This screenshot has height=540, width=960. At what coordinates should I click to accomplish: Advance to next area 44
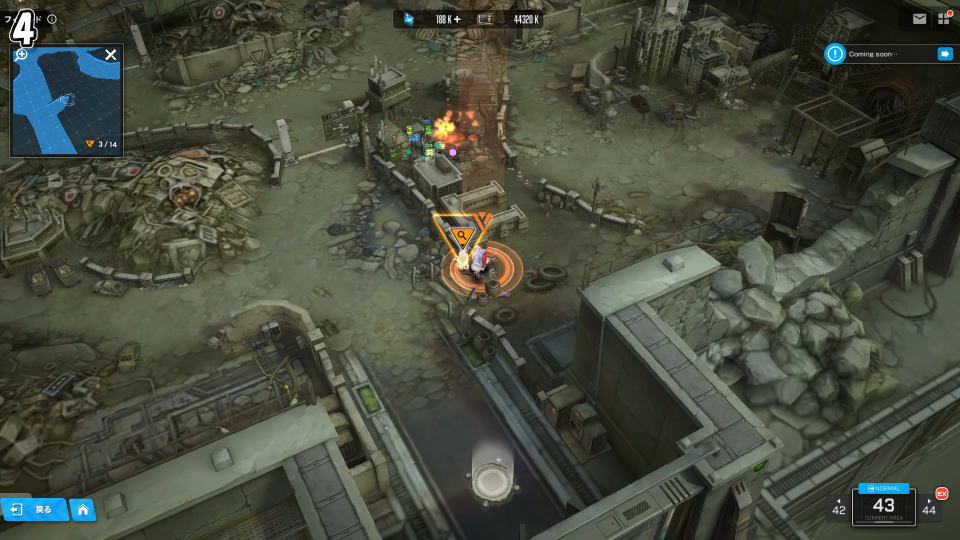(x=930, y=508)
